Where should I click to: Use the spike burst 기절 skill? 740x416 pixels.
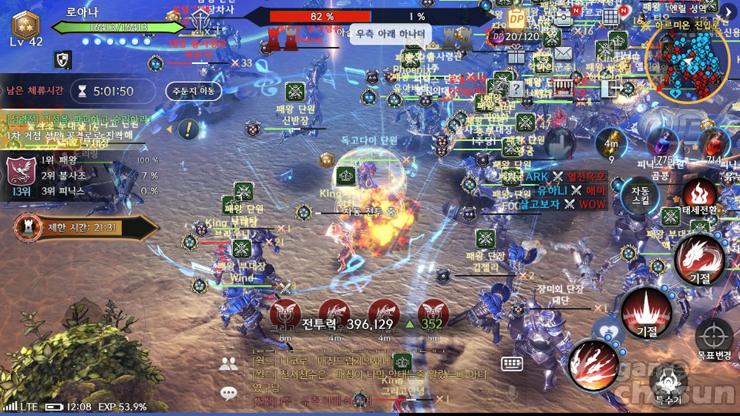tap(646, 309)
